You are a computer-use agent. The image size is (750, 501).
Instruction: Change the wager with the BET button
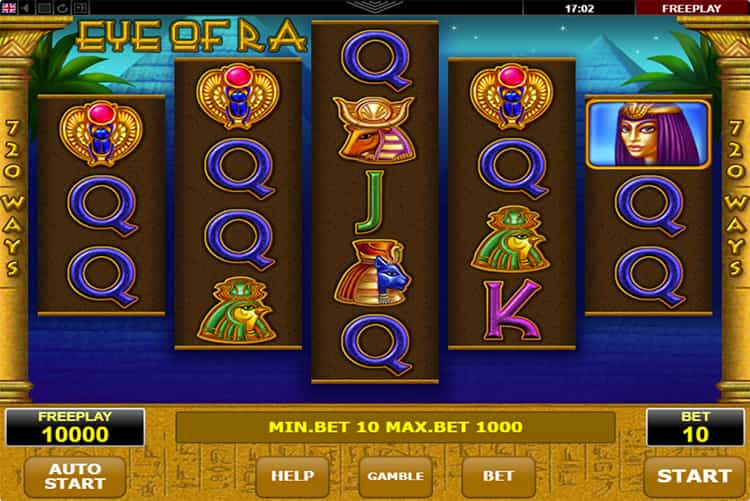point(497,476)
